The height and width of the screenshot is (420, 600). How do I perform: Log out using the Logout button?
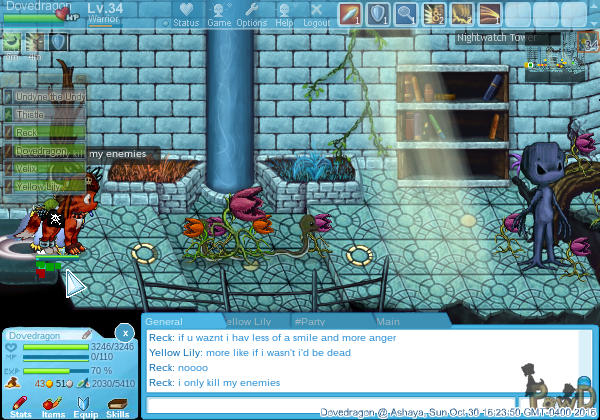[x=316, y=15]
